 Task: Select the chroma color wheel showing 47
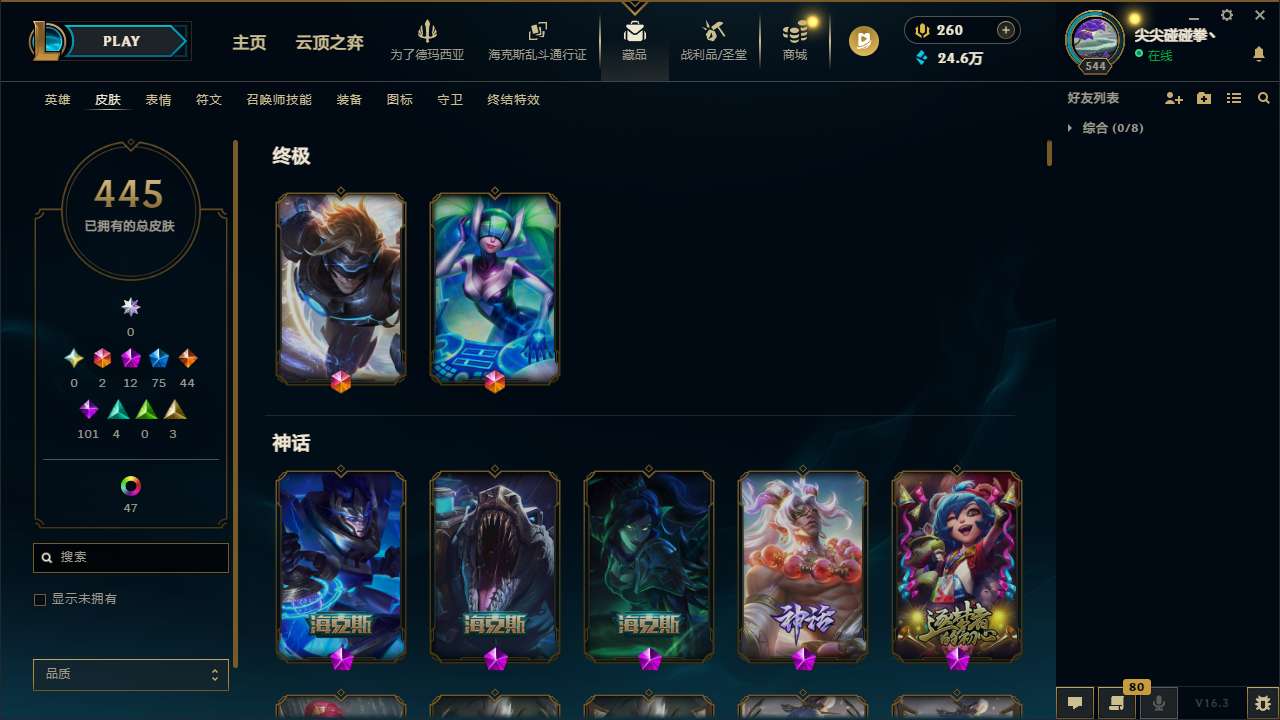[x=130, y=486]
